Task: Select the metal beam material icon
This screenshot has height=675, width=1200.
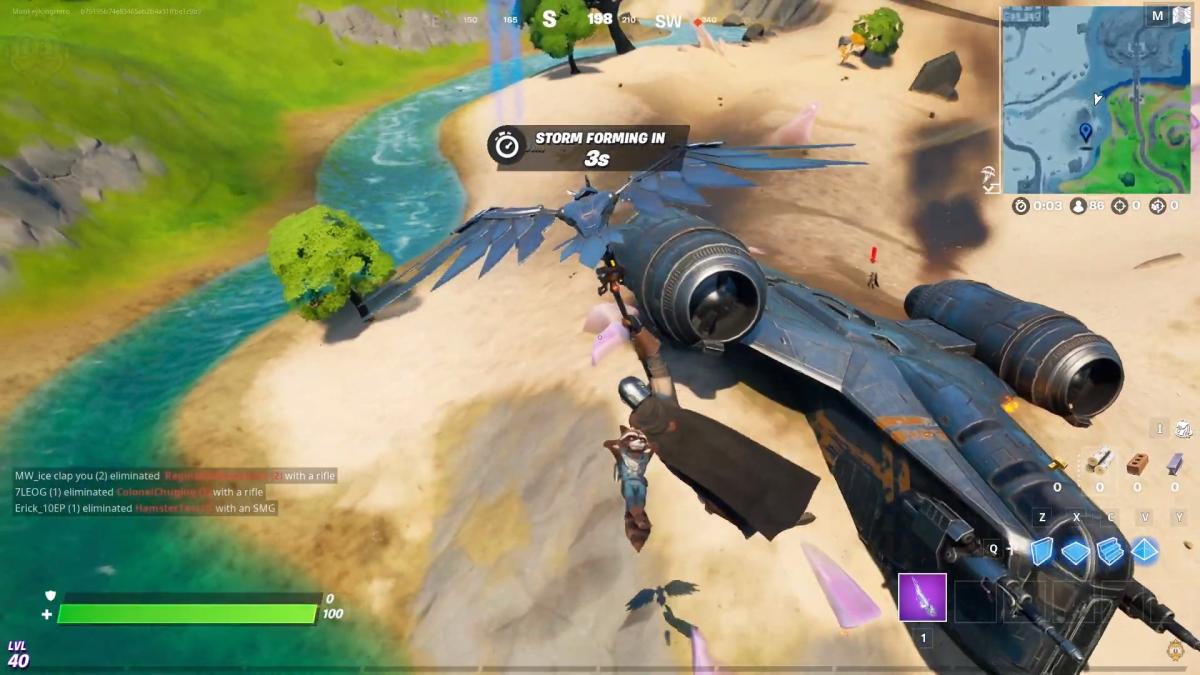Action: click(x=1175, y=464)
